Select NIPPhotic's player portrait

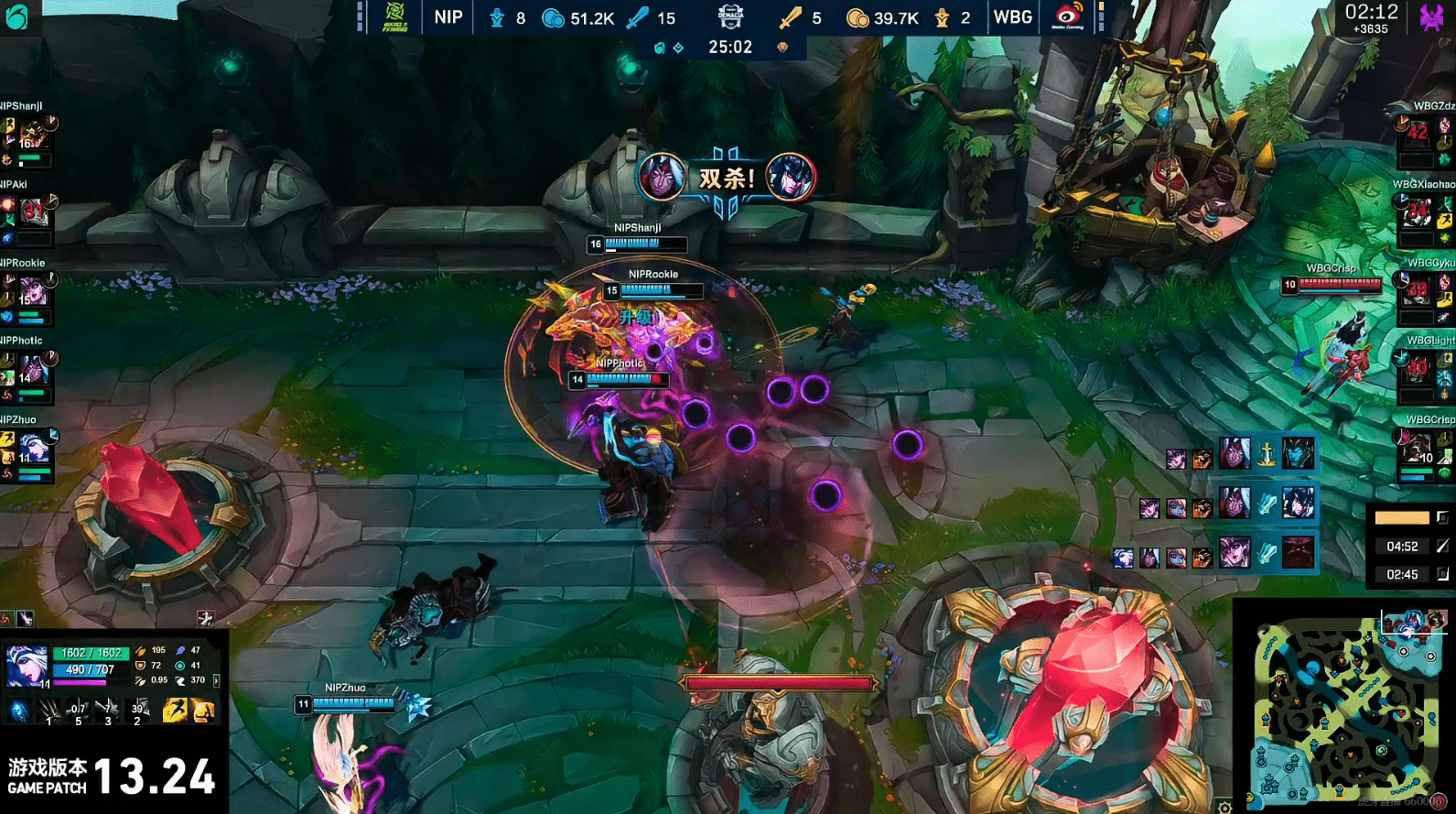tap(33, 370)
